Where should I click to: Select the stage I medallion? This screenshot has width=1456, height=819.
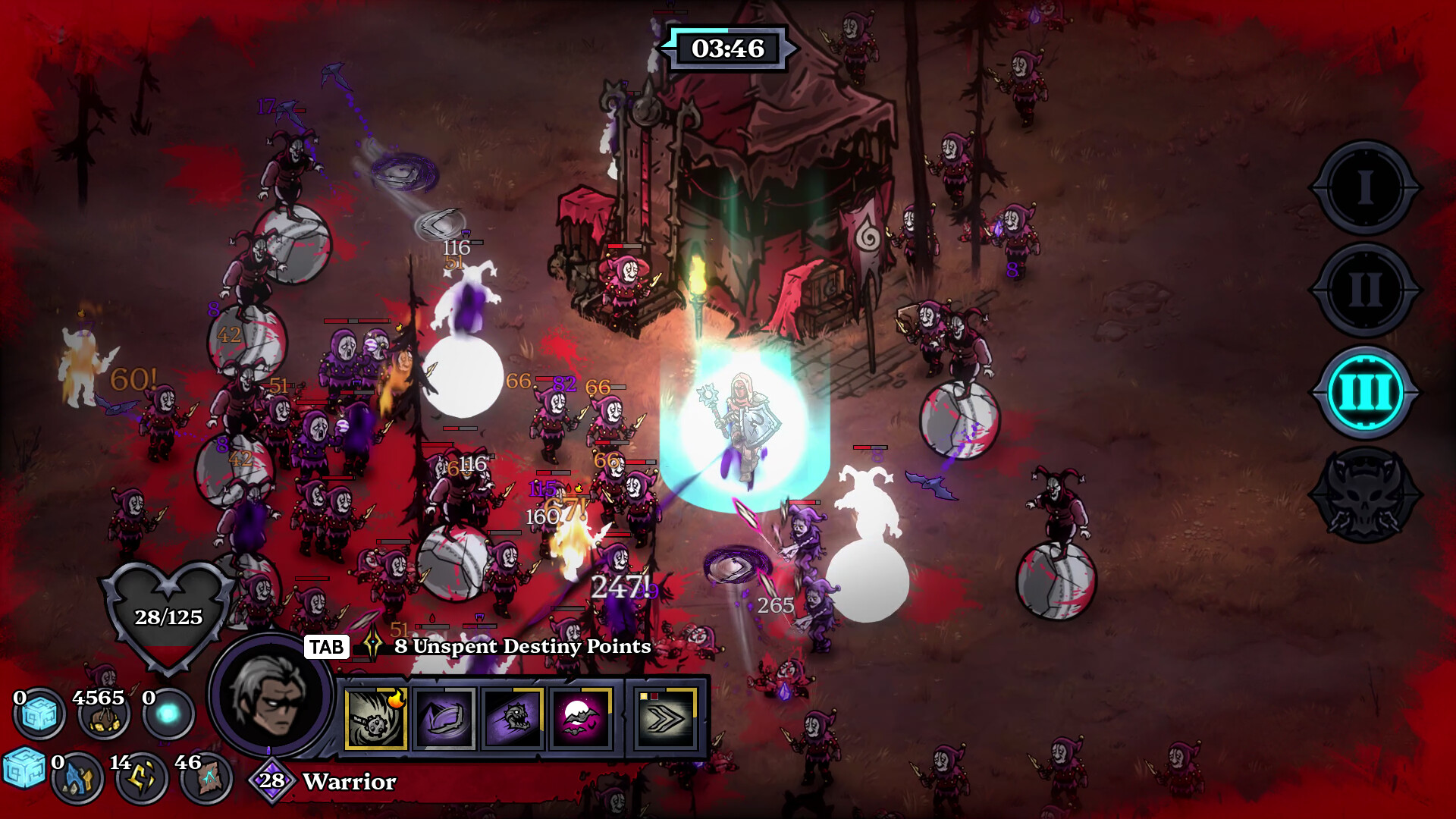tap(1365, 187)
